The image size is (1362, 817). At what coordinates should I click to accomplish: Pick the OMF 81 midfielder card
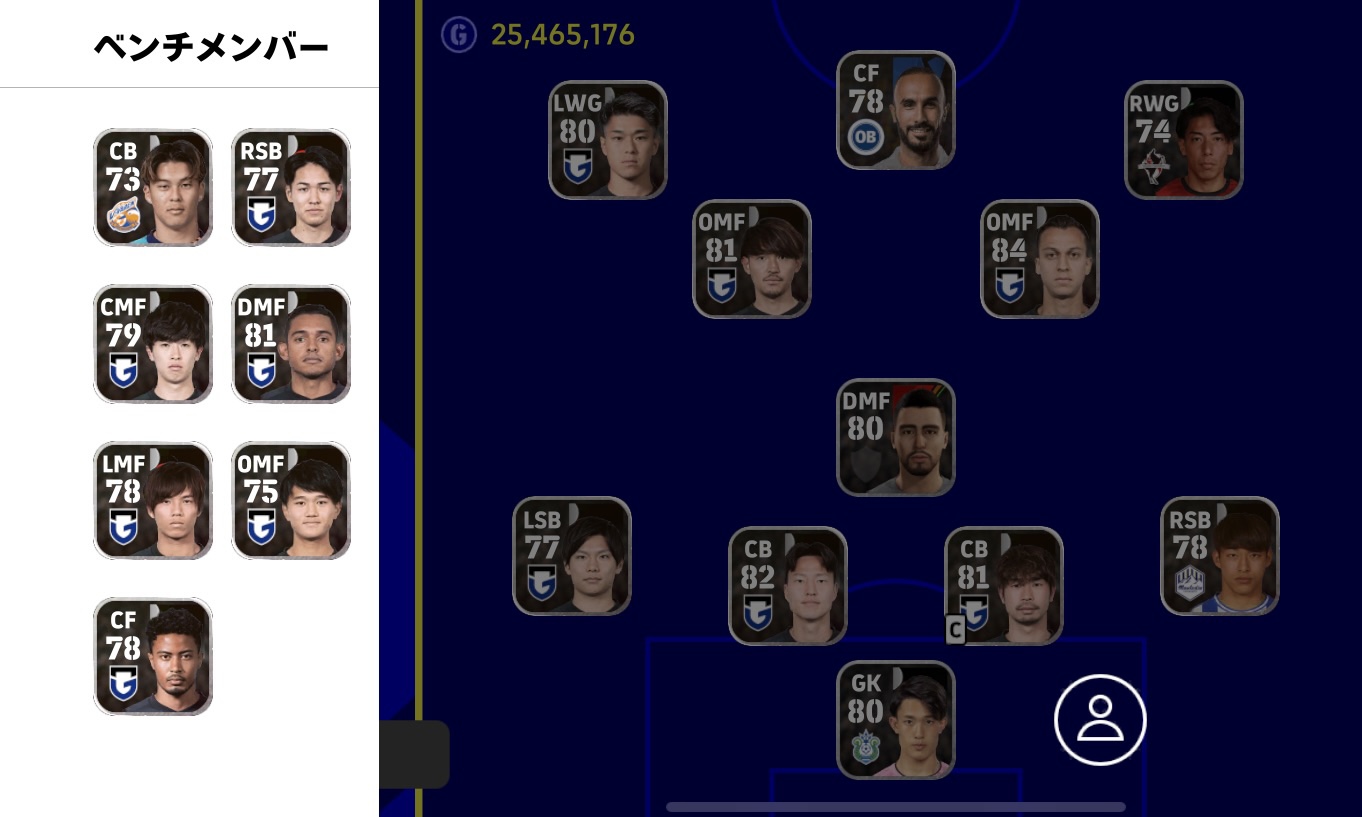(752, 259)
